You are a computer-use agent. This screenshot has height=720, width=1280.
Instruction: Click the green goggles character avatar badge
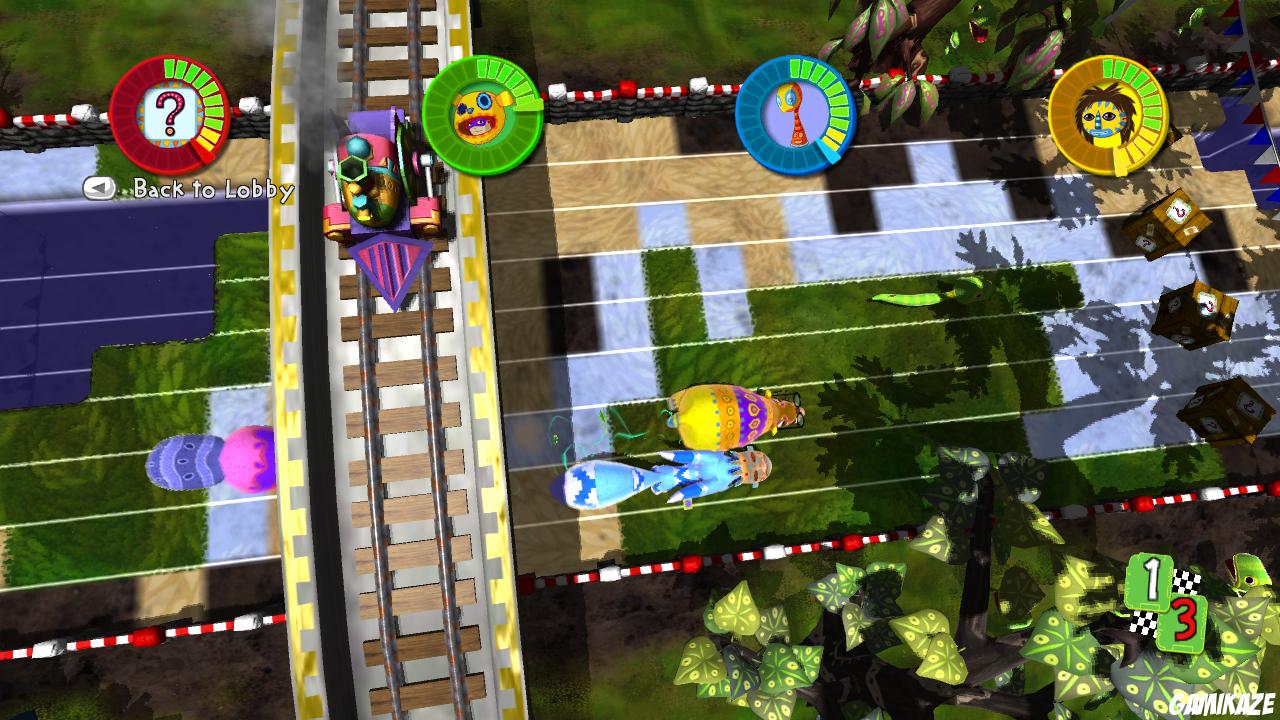pyautogui.click(x=481, y=114)
